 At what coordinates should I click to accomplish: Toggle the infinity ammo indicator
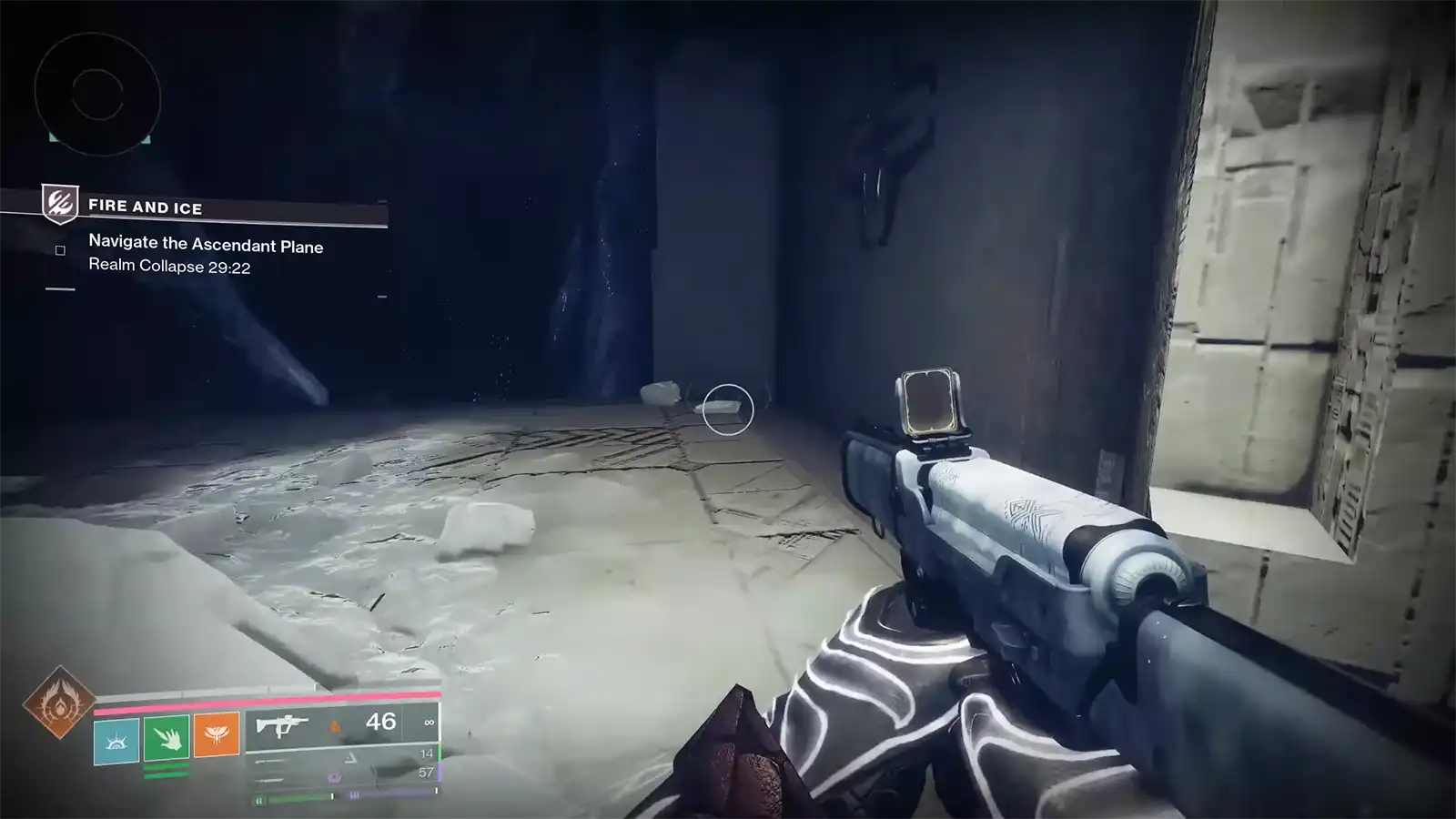[428, 723]
